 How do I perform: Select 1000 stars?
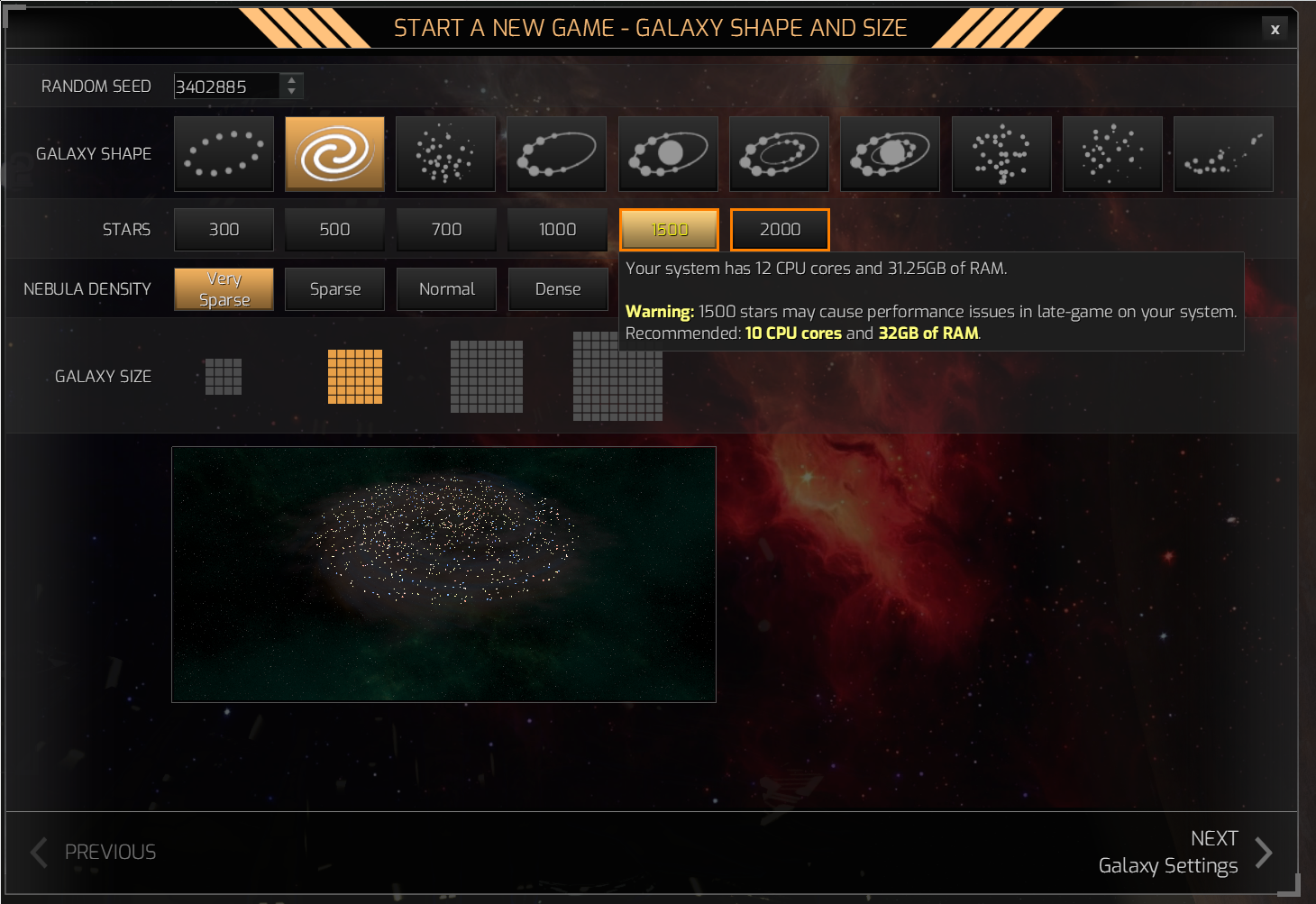[557, 229]
